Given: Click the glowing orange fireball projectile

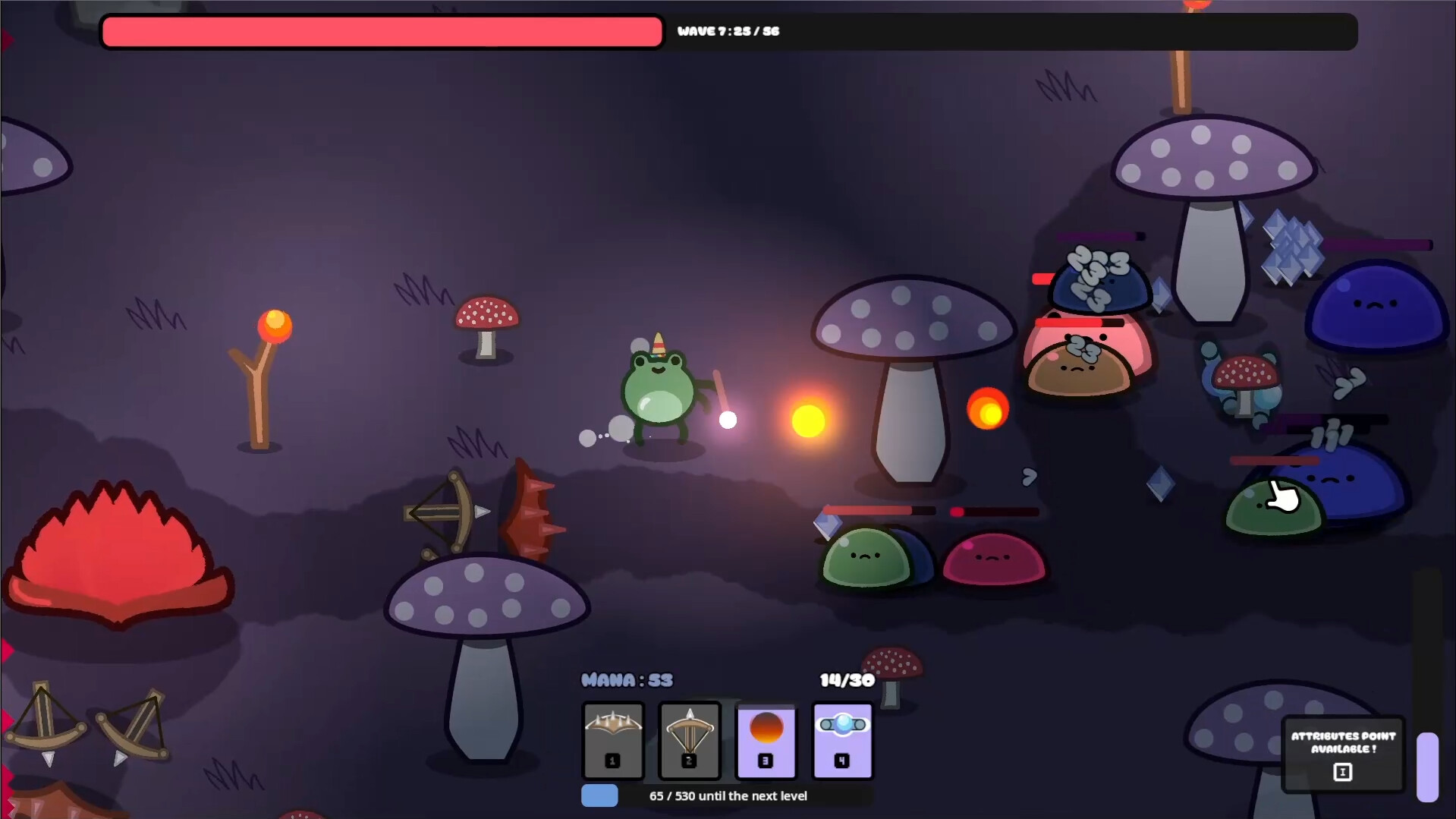Looking at the screenshot, I should pyautogui.click(x=809, y=419).
